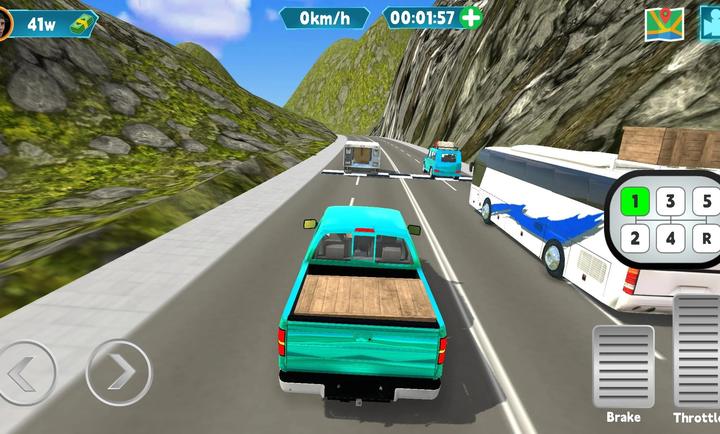This screenshot has width=720, height=434.
Task: Choose gear 5 on the gearbox
Action: [x=707, y=201]
